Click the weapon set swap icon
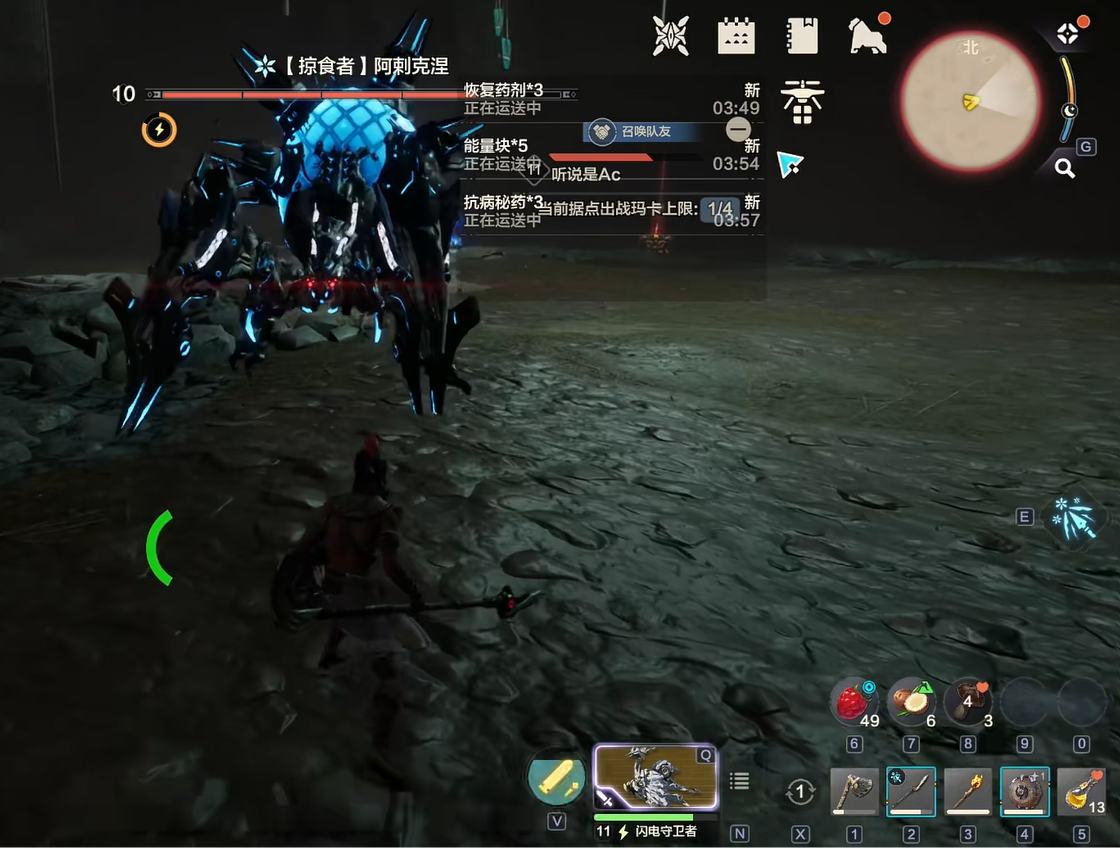 (800, 793)
